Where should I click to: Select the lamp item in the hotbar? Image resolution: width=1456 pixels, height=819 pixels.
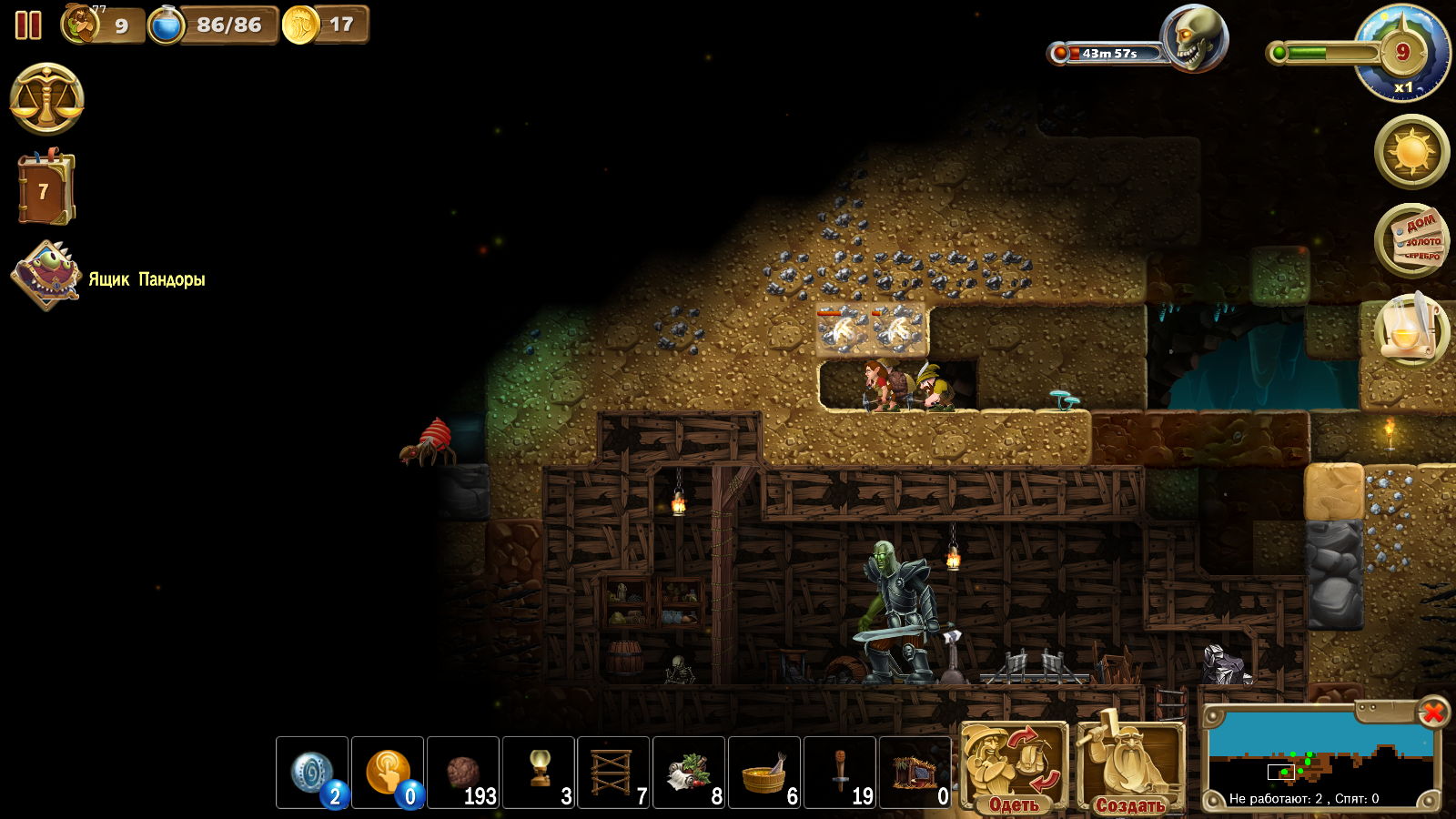click(539, 773)
